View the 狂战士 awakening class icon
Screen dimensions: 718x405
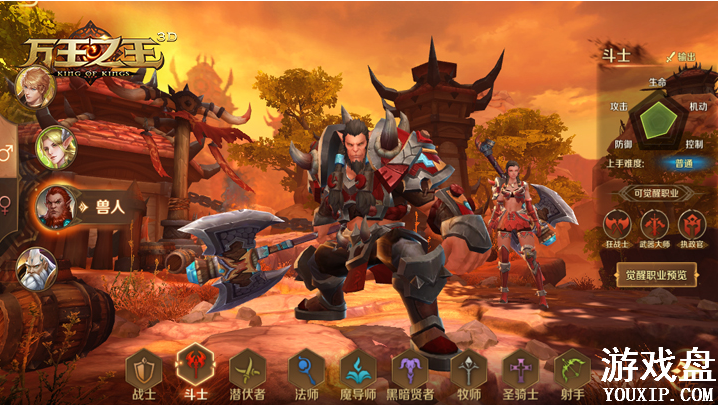click(617, 224)
